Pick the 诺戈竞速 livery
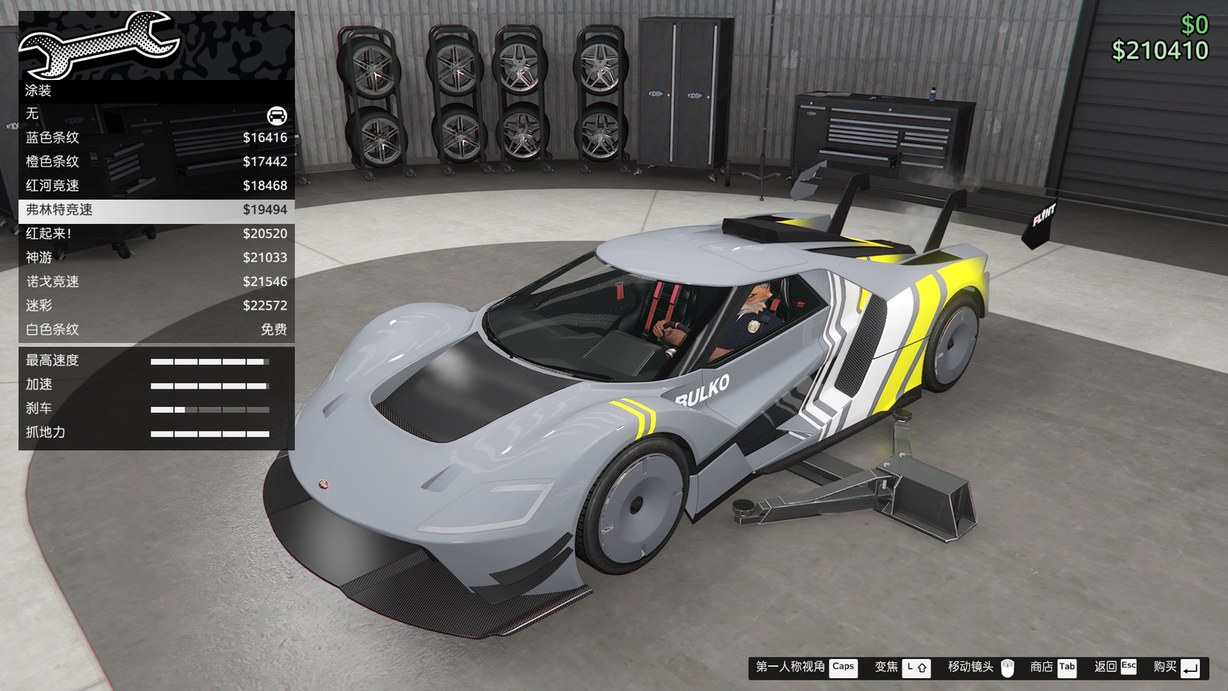This screenshot has width=1228, height=691. (156, 282)
